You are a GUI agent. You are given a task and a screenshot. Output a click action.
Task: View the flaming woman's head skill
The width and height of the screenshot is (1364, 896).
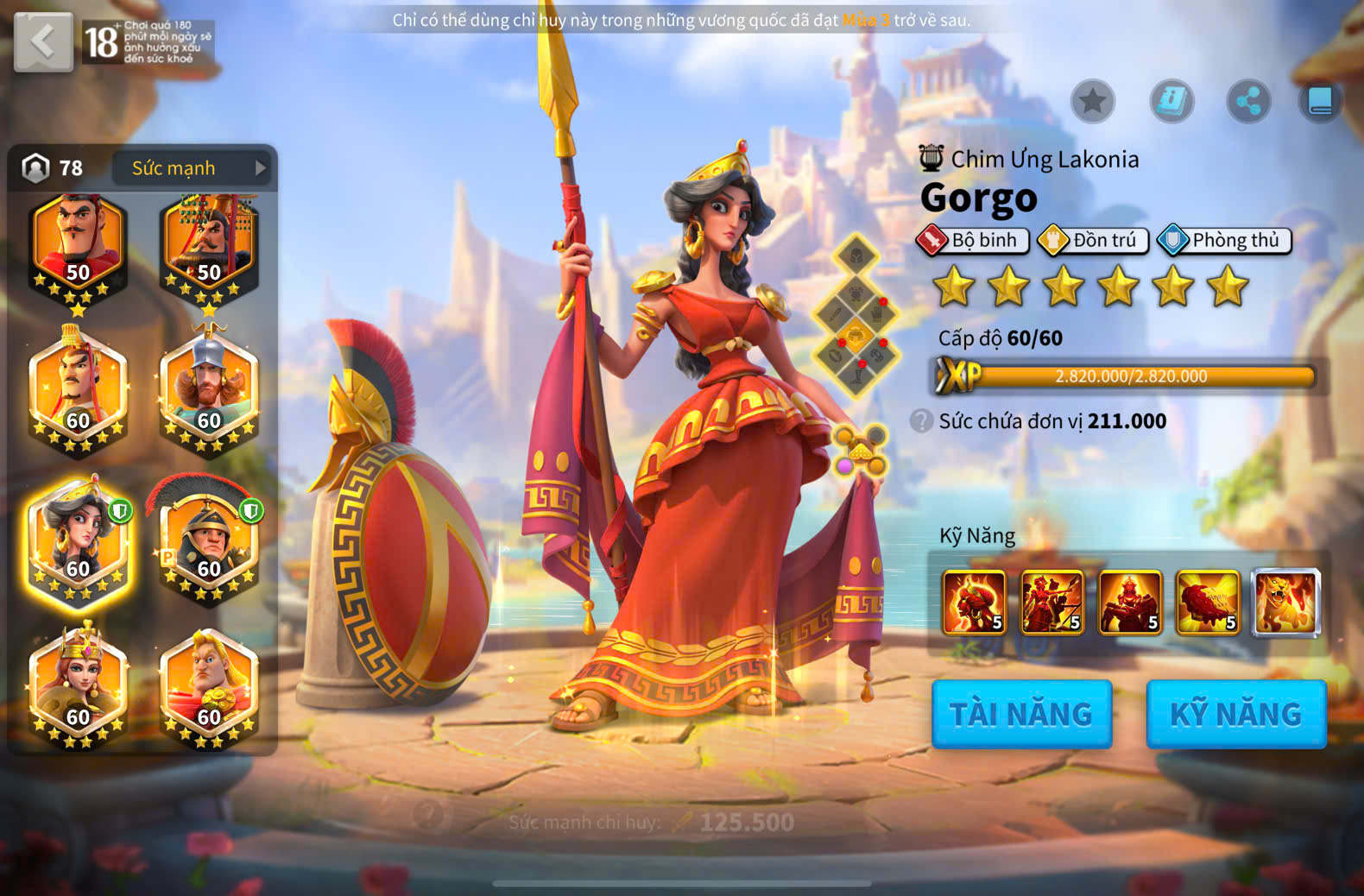pyautogui.click(x=974, y=603)
